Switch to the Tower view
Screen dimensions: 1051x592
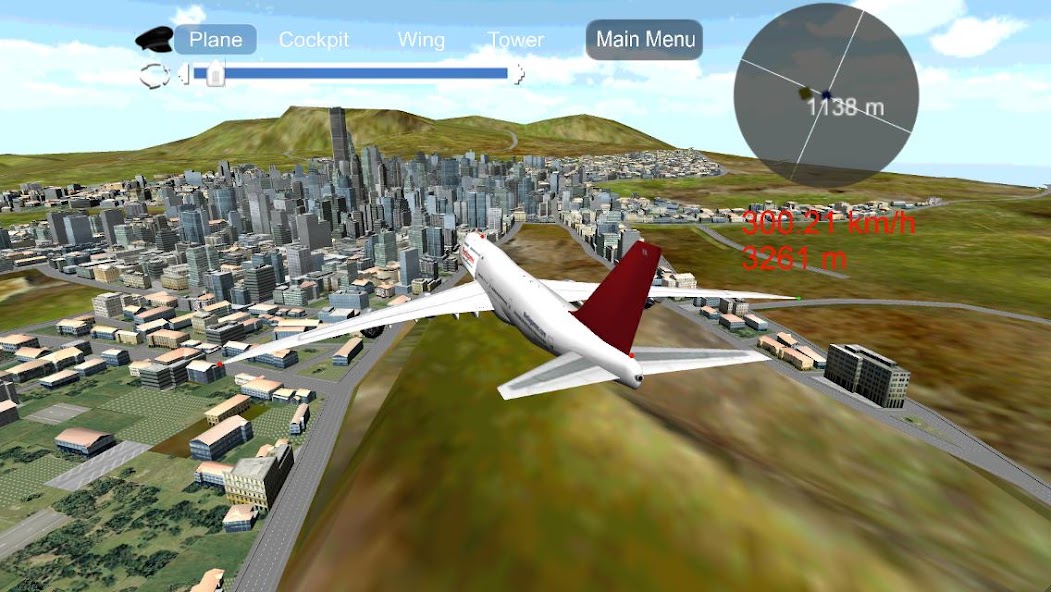click(516, 40)
